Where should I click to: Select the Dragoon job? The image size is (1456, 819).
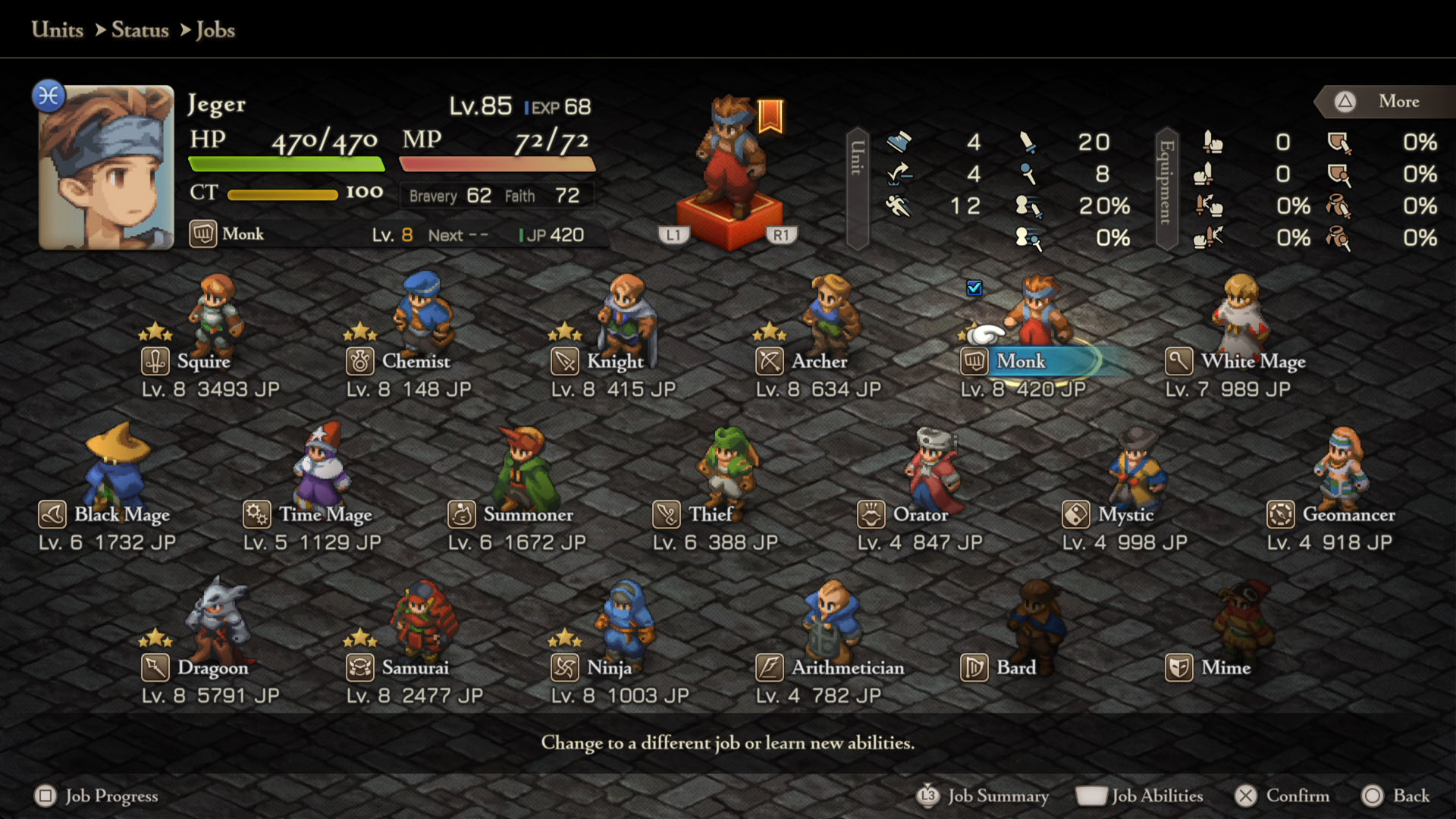[212, 668]
